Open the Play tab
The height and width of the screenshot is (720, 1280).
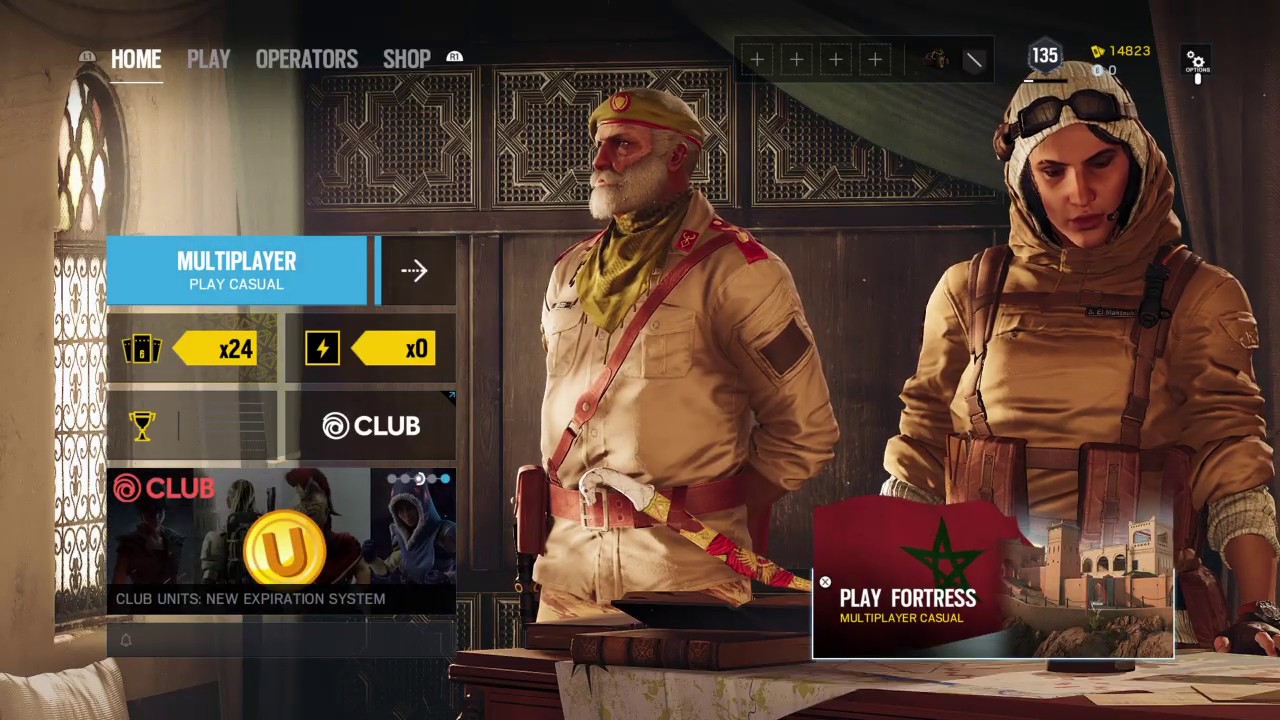coord(208,59)
